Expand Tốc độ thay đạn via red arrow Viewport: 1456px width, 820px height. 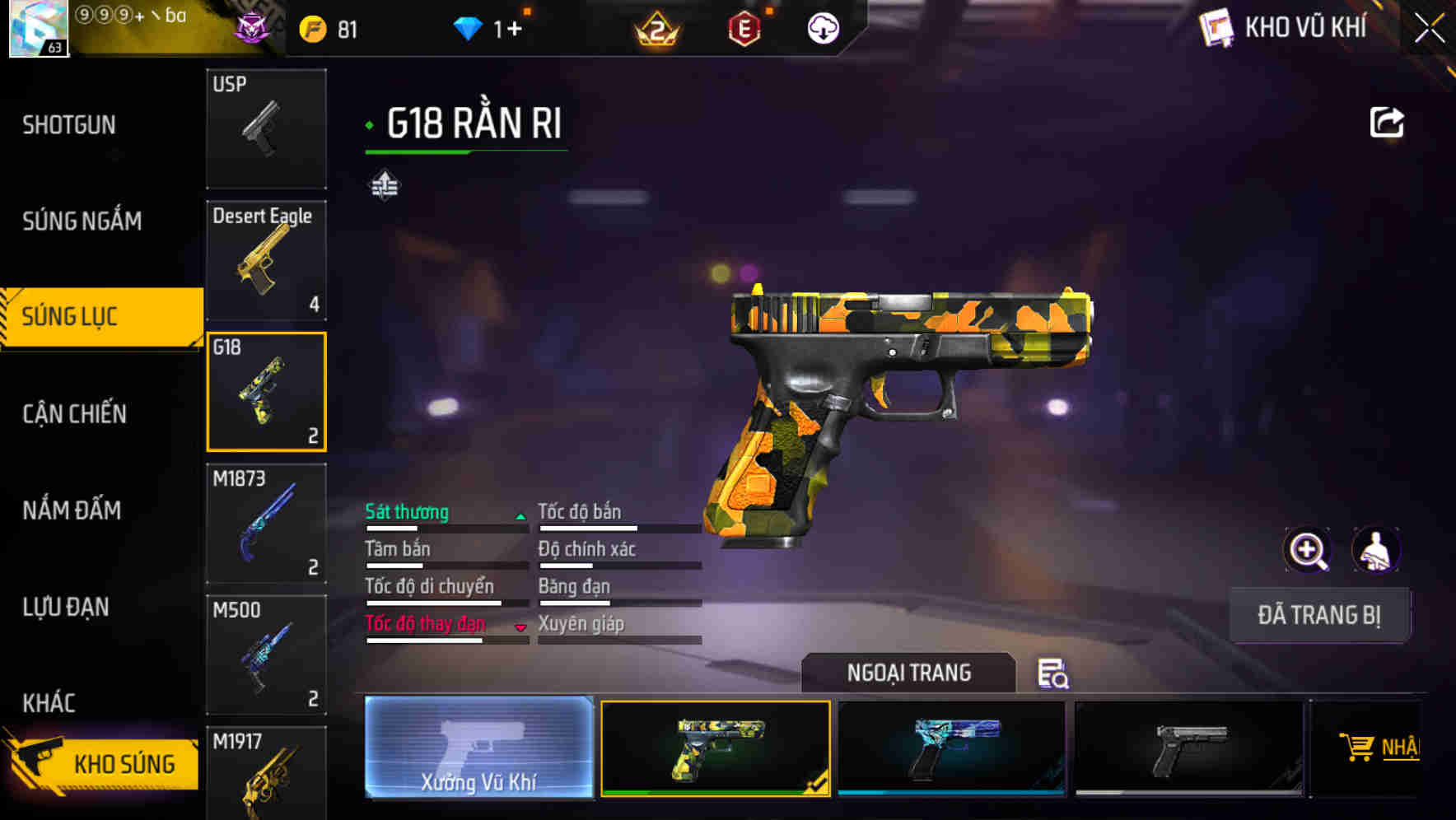pyautogui.click(x=520, y=627)
